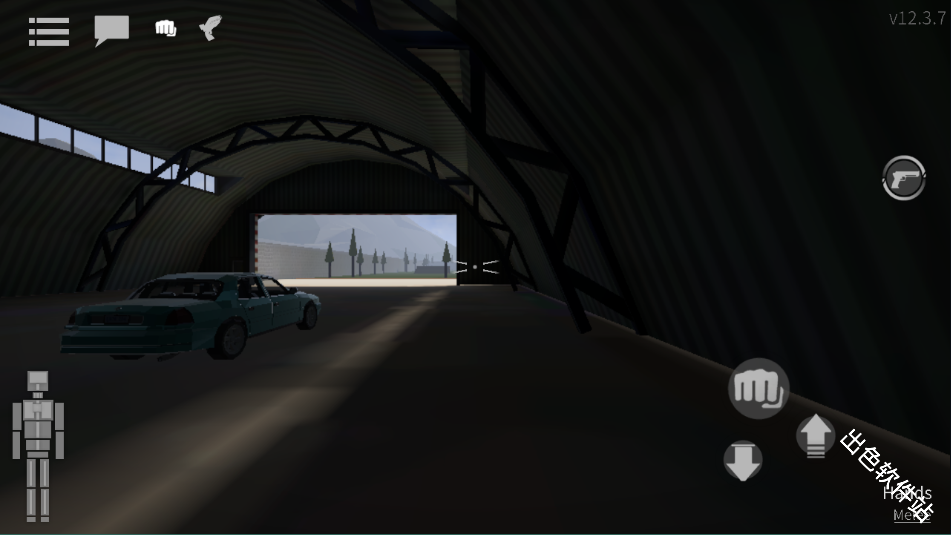This screenshot has height=535, width=951.
Task: Switch the Hands Melee weapon label
Action: 908,503
